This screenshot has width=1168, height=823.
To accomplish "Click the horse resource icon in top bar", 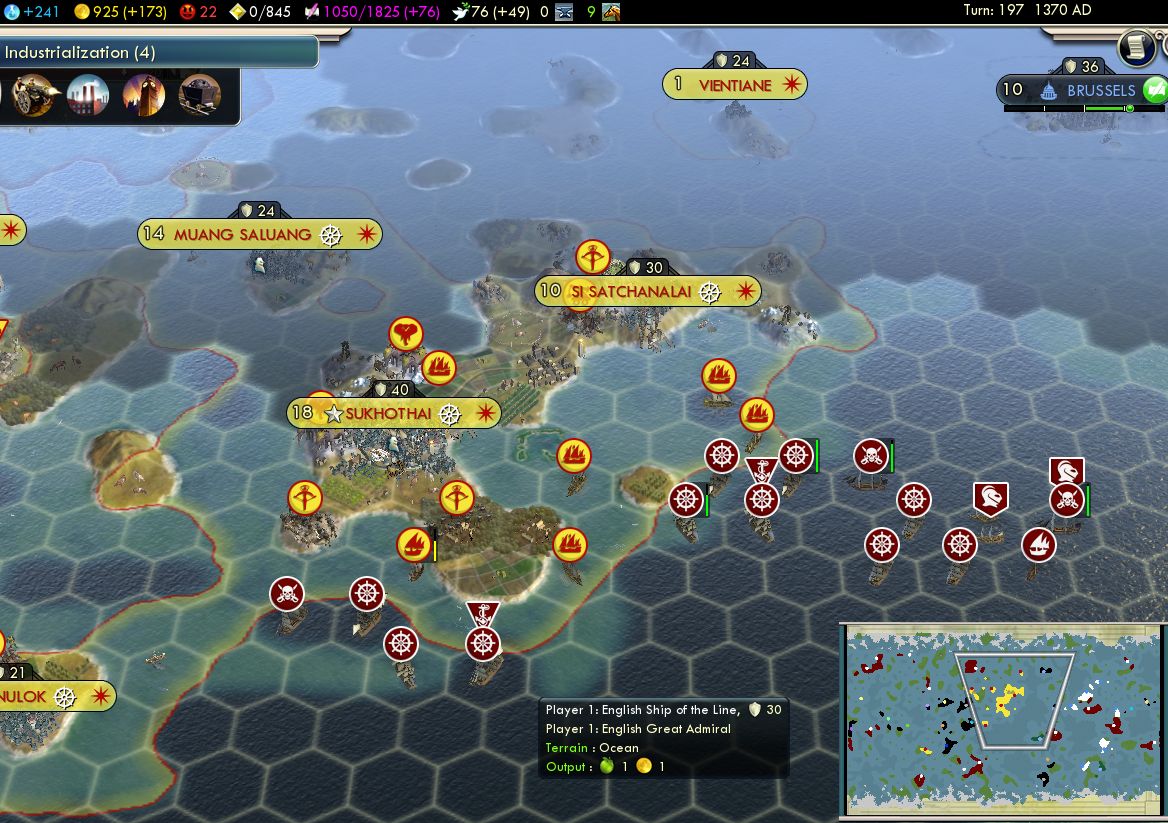I will pyautogui.click(x=610, y=11).
